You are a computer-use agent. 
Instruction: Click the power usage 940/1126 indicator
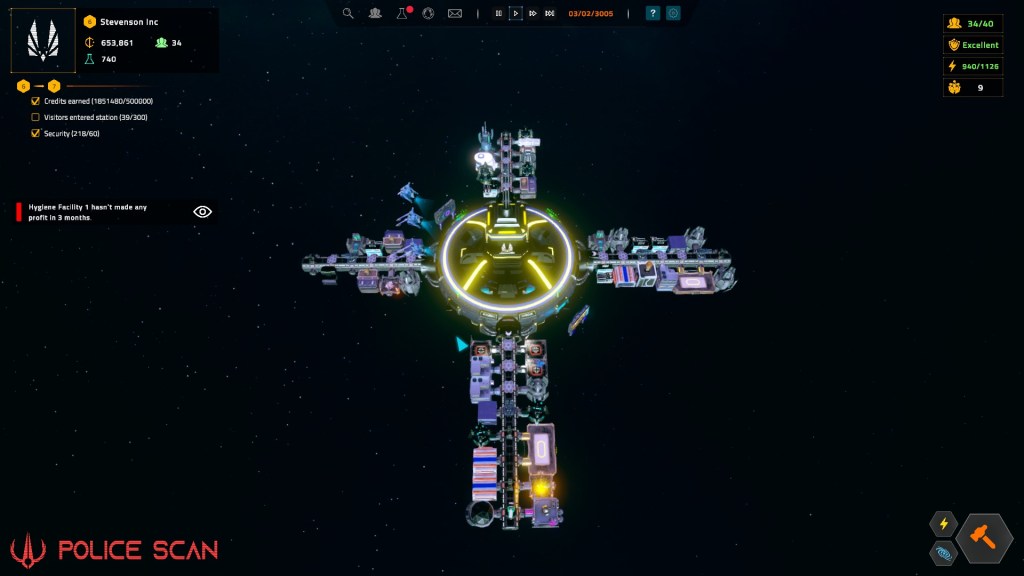972,66
